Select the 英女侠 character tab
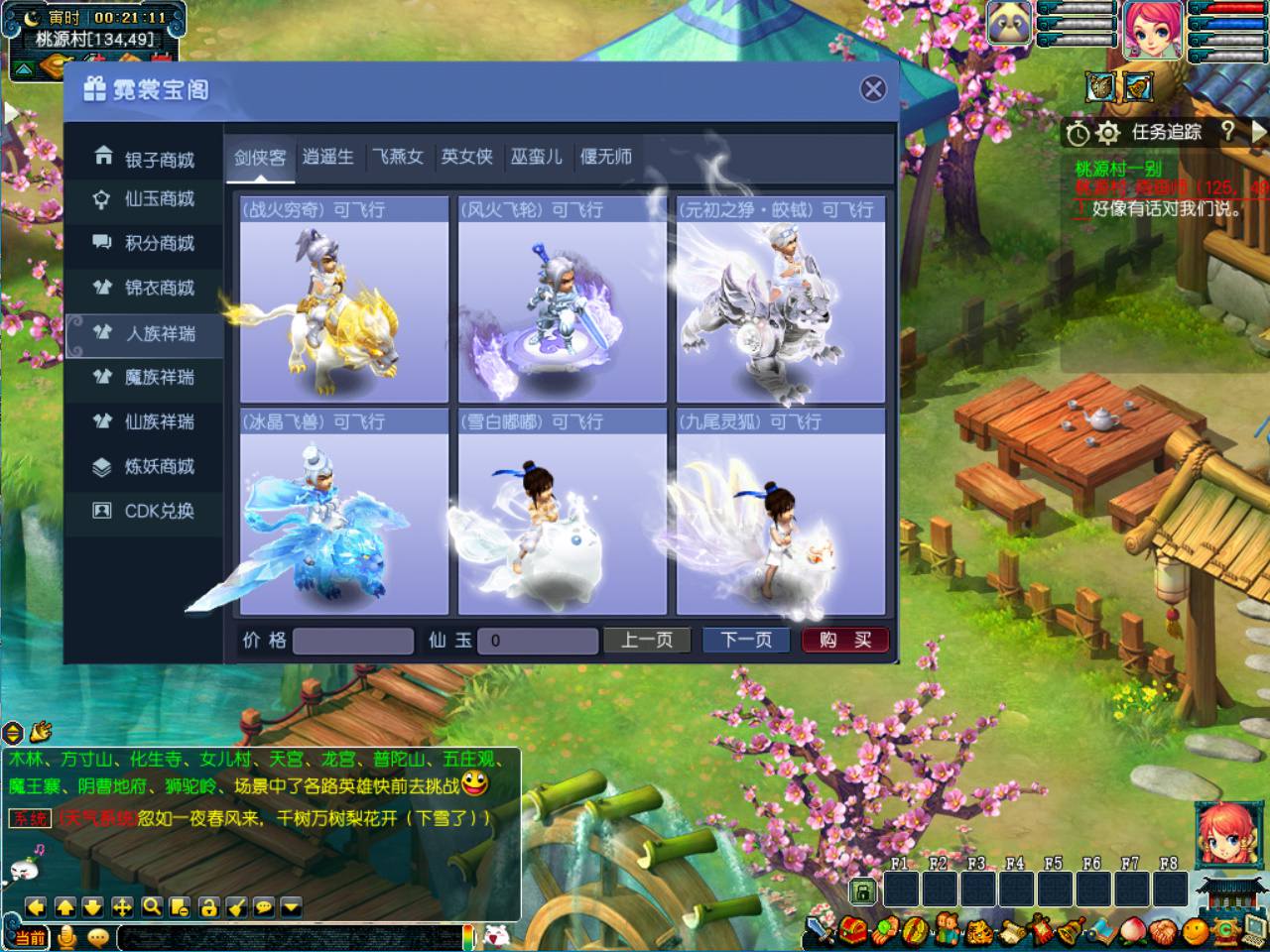 (x=467, y=157)
